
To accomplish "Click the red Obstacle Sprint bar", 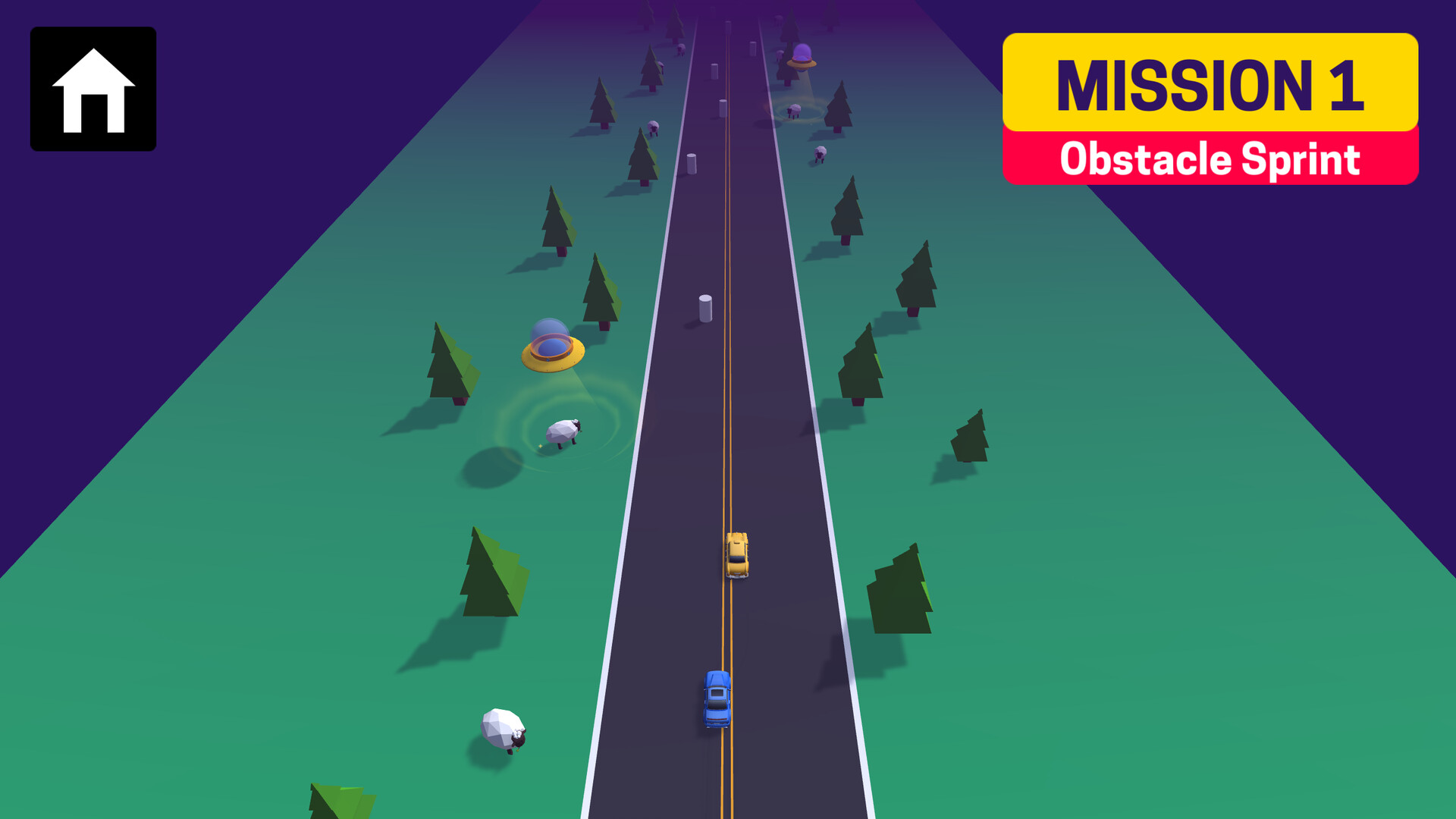I will pos(1210,159).
